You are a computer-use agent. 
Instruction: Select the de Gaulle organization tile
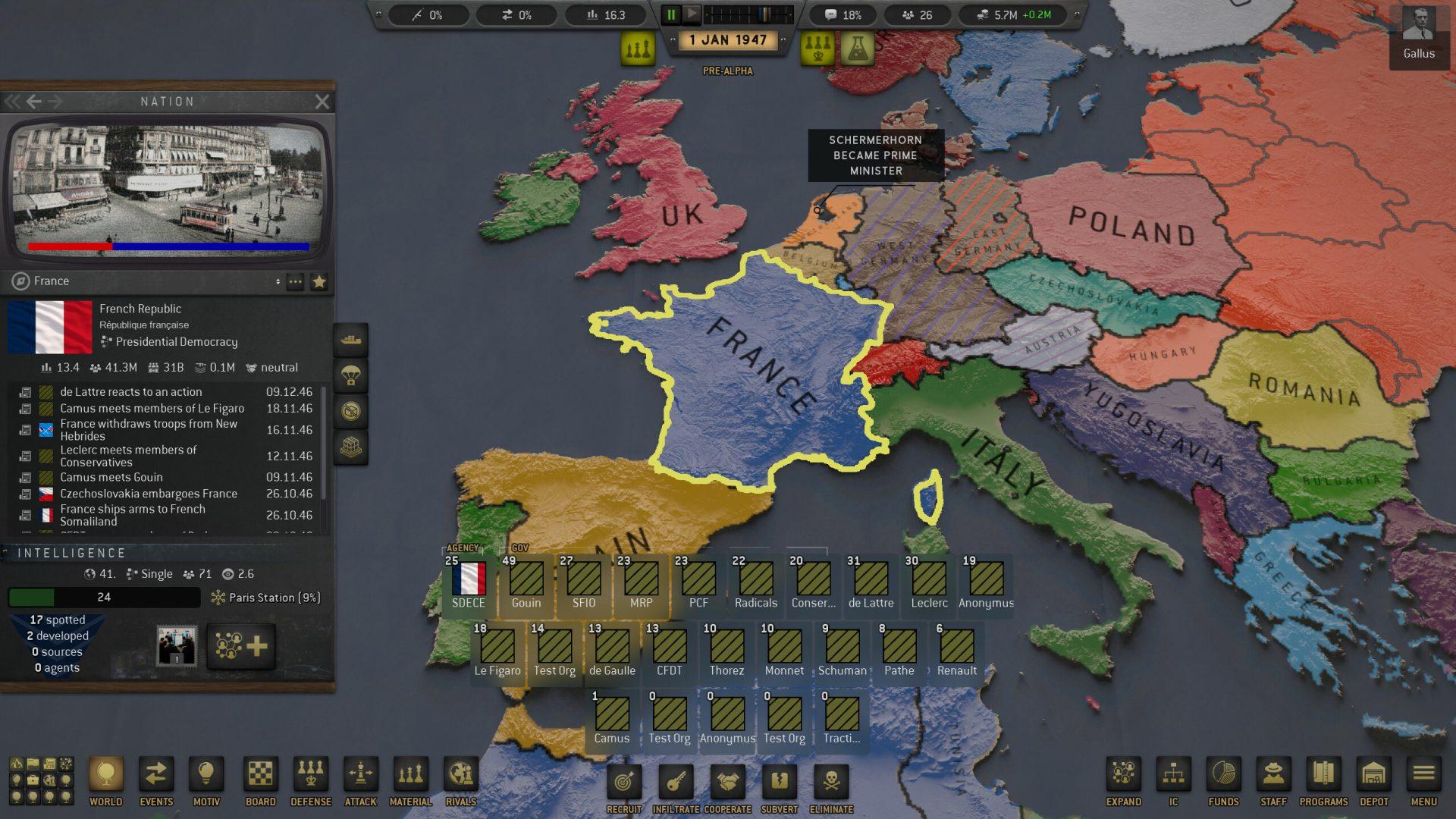click(x=612, y=648)
